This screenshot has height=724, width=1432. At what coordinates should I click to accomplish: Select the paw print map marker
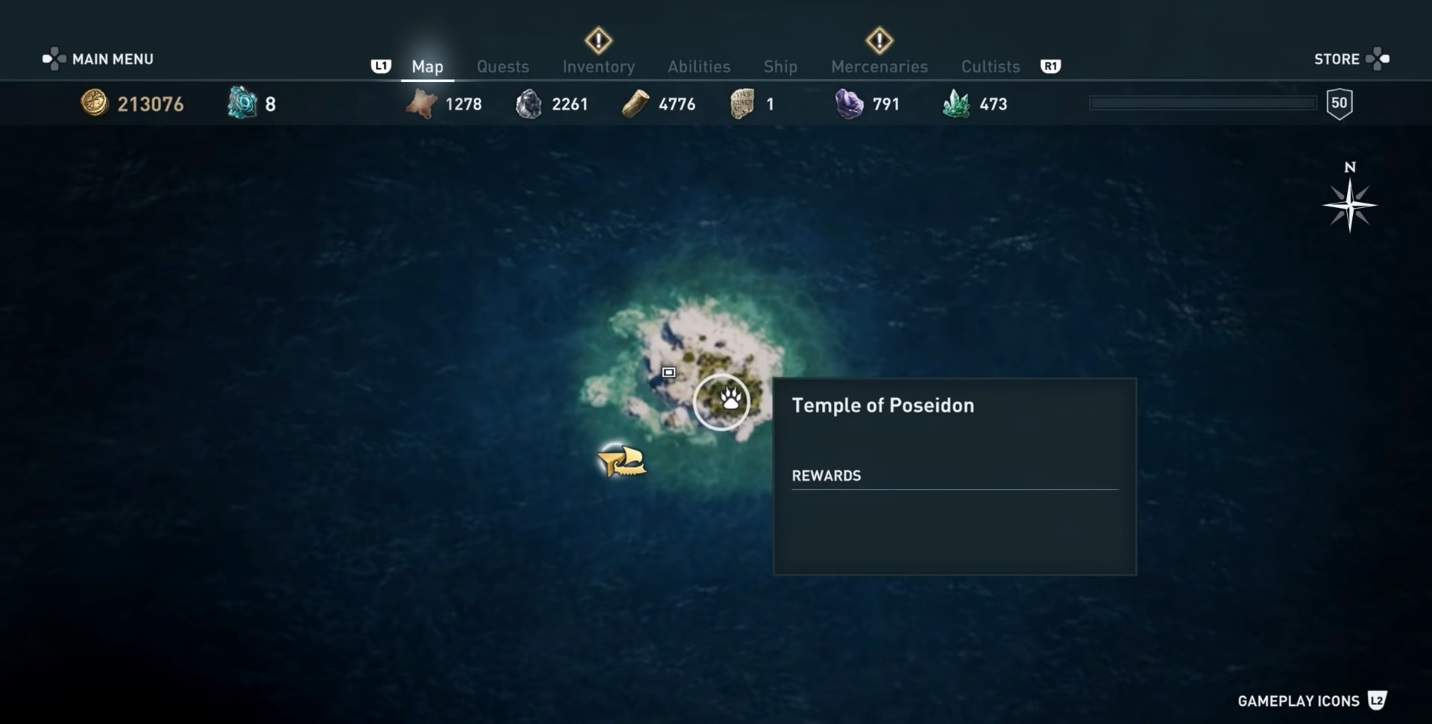(x=721, y=402)
